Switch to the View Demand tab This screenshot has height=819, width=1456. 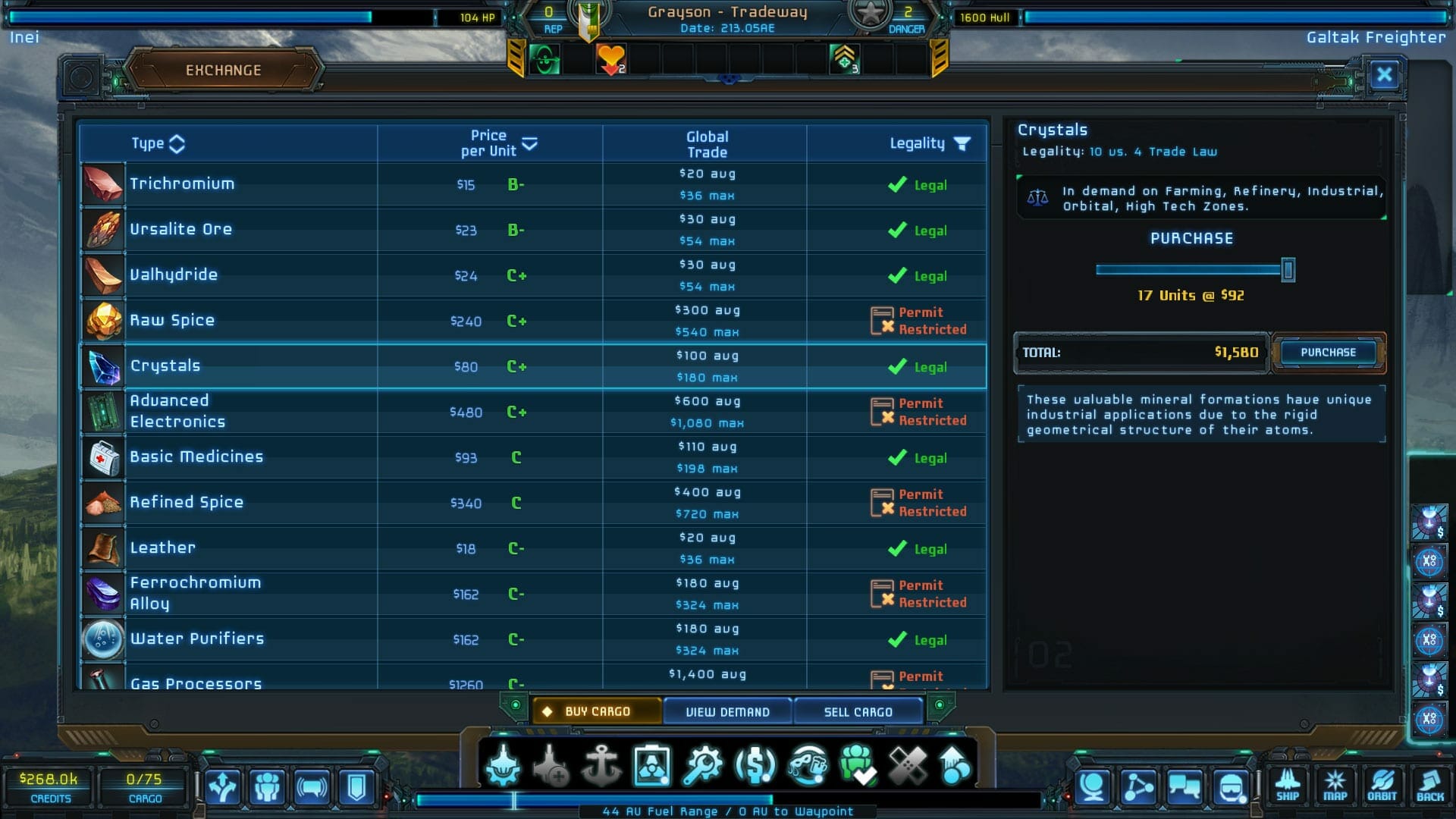(726, 711)
